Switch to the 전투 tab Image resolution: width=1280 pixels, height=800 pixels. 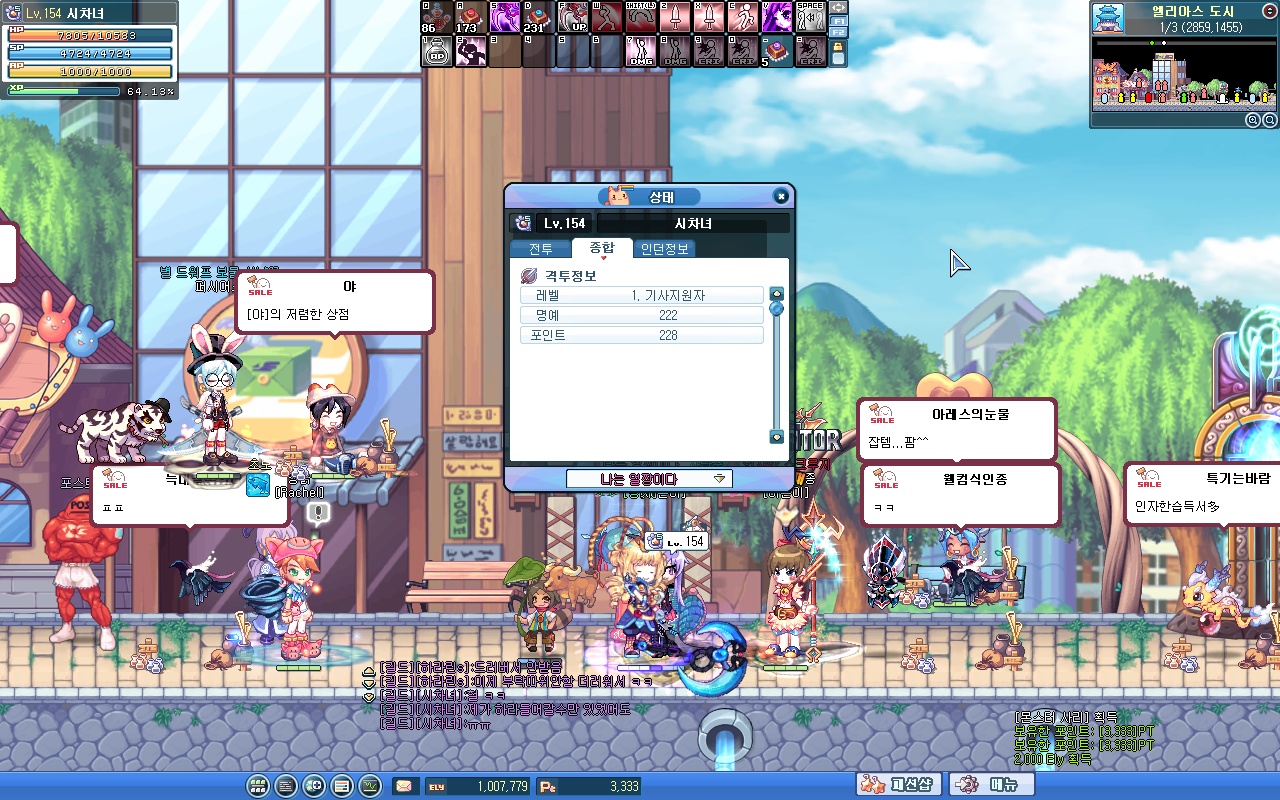point(540,249)
